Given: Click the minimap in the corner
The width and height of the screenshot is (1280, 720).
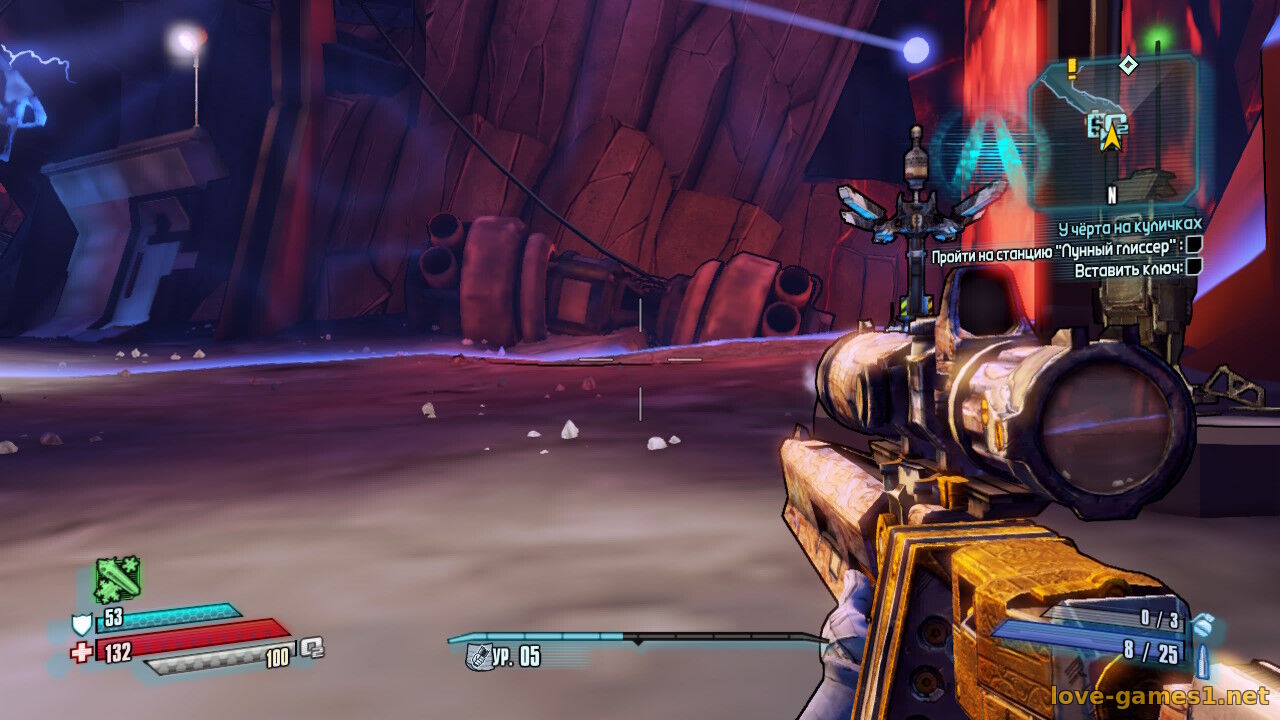Looking at the screenshot, I should coord(1113,130).
